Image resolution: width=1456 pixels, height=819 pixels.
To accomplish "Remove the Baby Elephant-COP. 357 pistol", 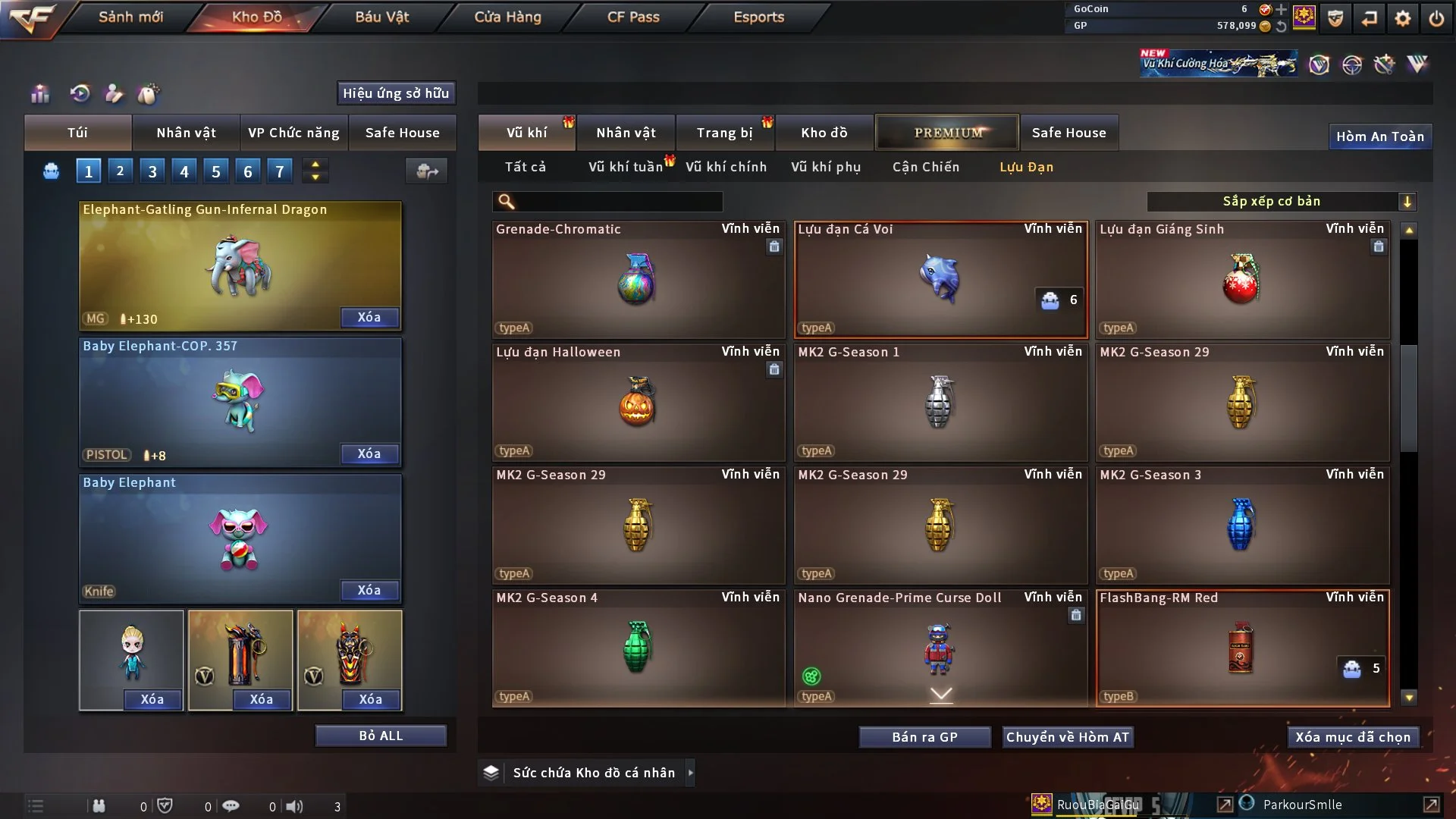I will (369, 453).
